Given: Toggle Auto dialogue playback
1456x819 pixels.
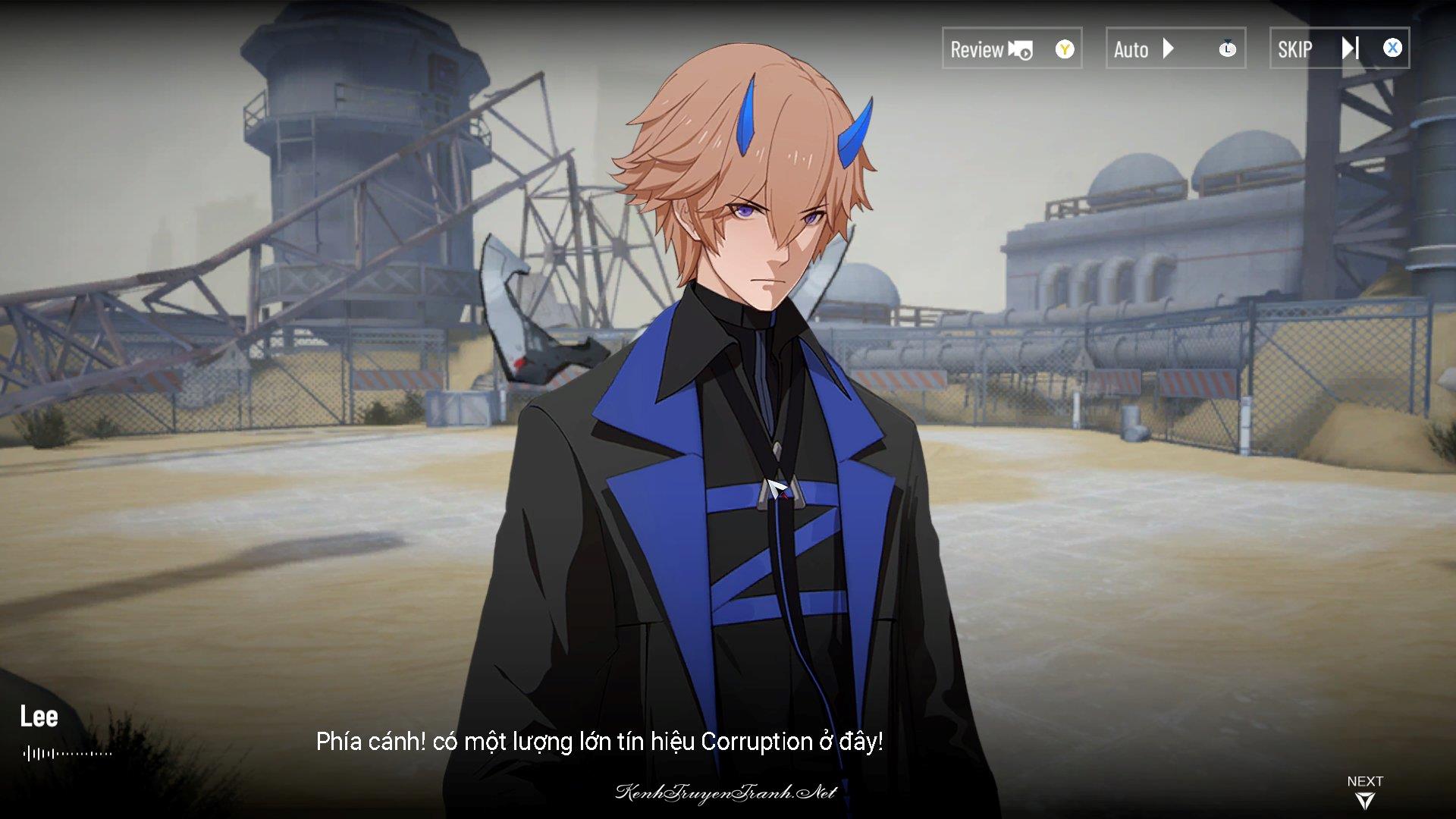Looking at the screenshot, I should point(1175,49).
